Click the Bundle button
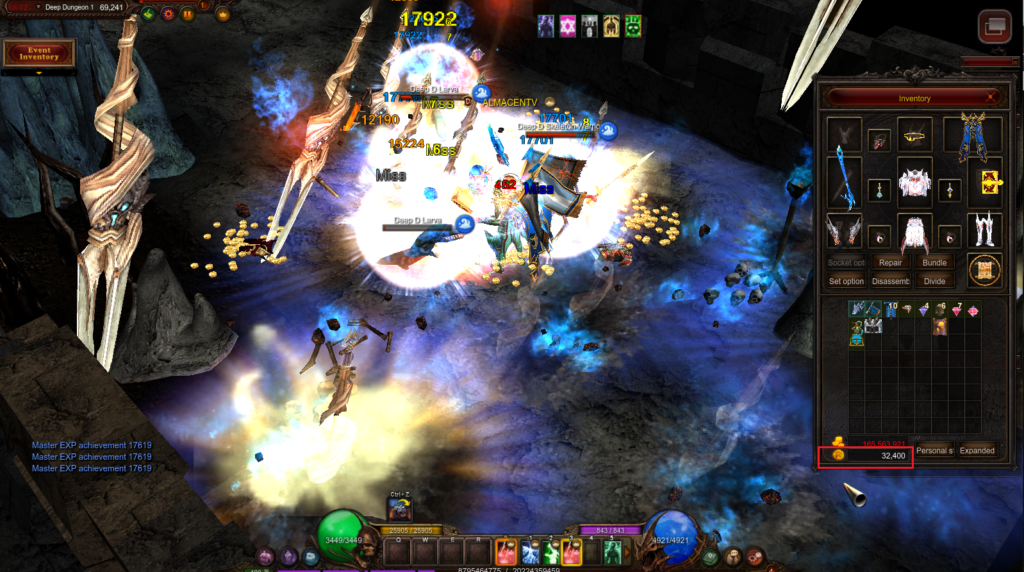 (934, 262)
